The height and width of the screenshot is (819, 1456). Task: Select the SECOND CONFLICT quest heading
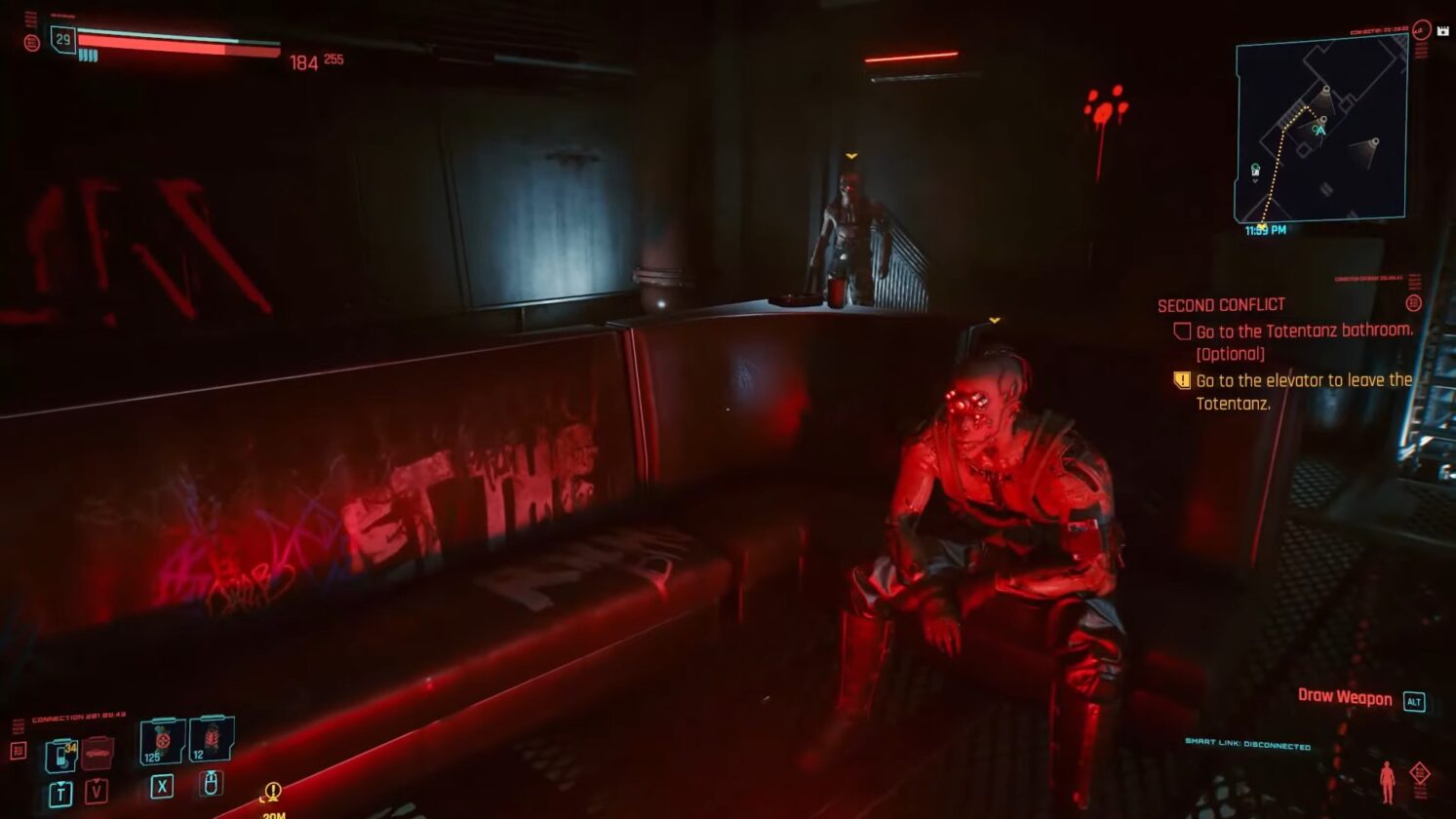1220,304
